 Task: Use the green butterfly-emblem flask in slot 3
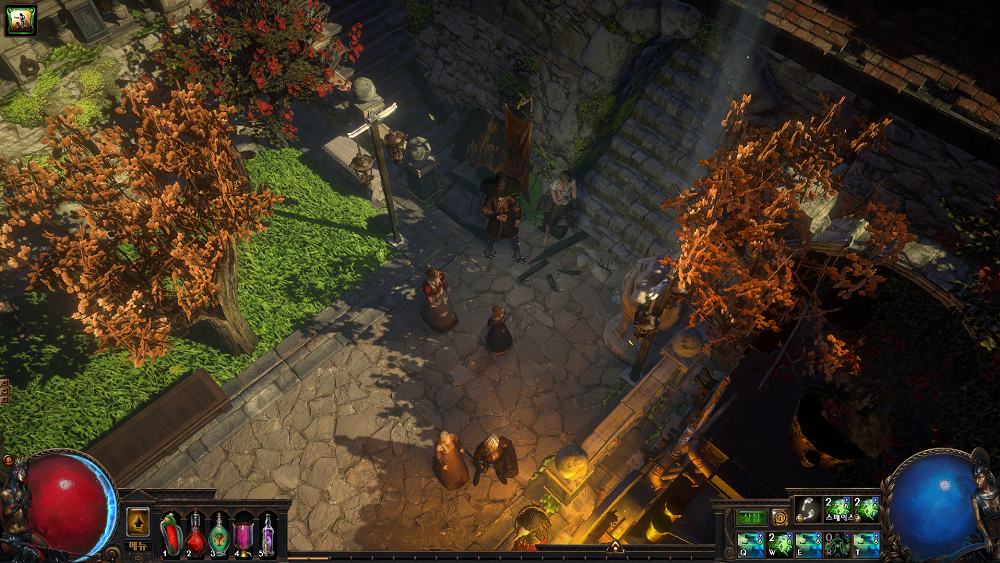pos(219,533)
